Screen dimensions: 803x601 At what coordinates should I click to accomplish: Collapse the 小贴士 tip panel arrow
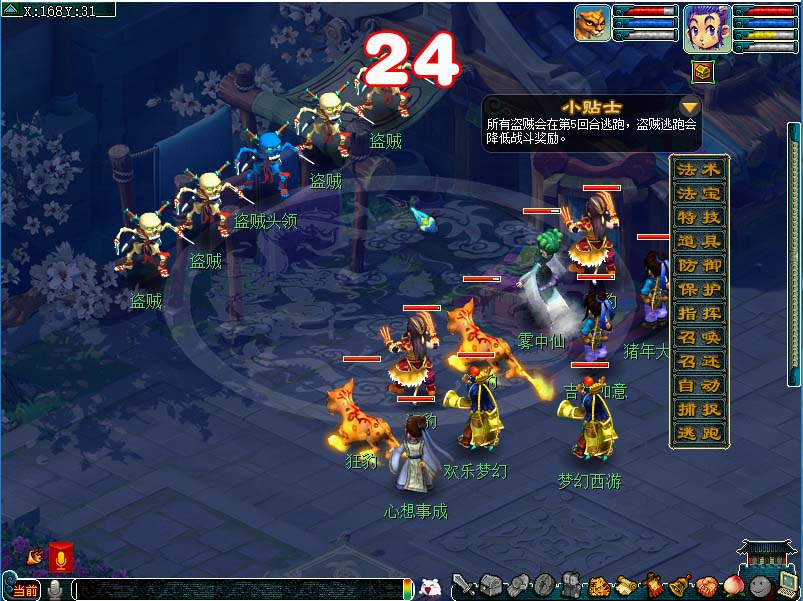point(689,106)
